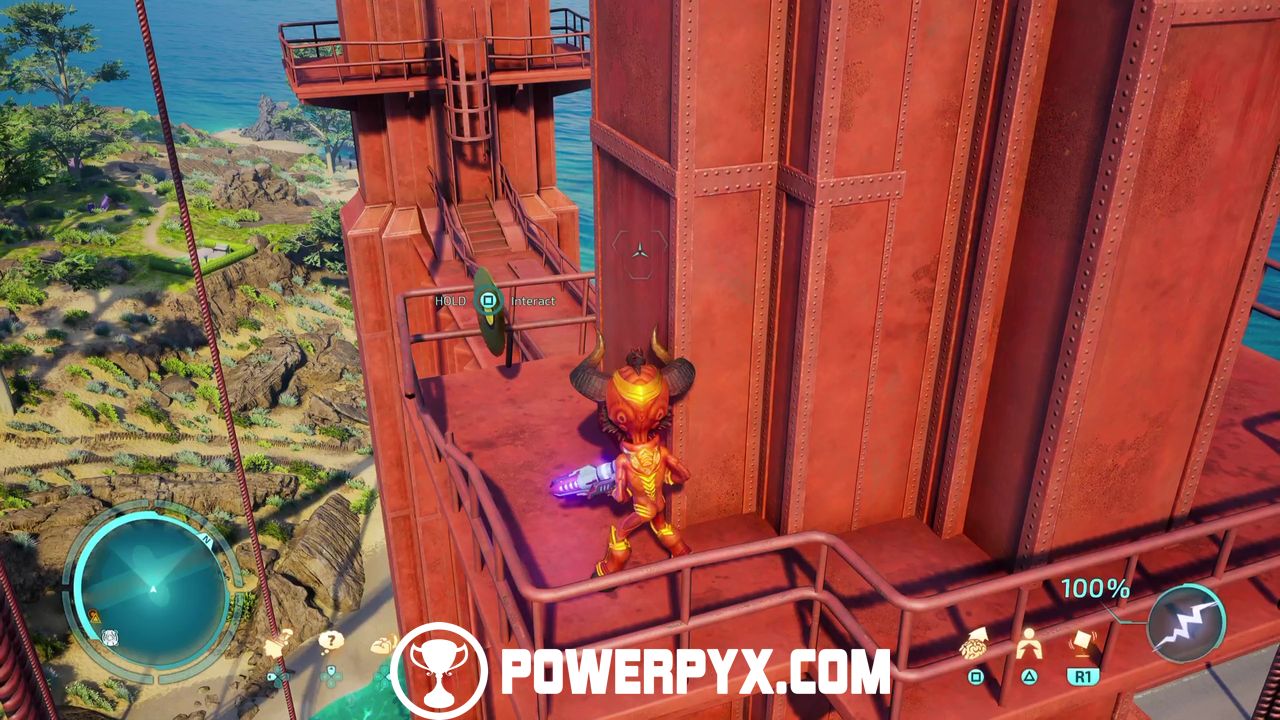Use the brain extraction ability icon

974,647
